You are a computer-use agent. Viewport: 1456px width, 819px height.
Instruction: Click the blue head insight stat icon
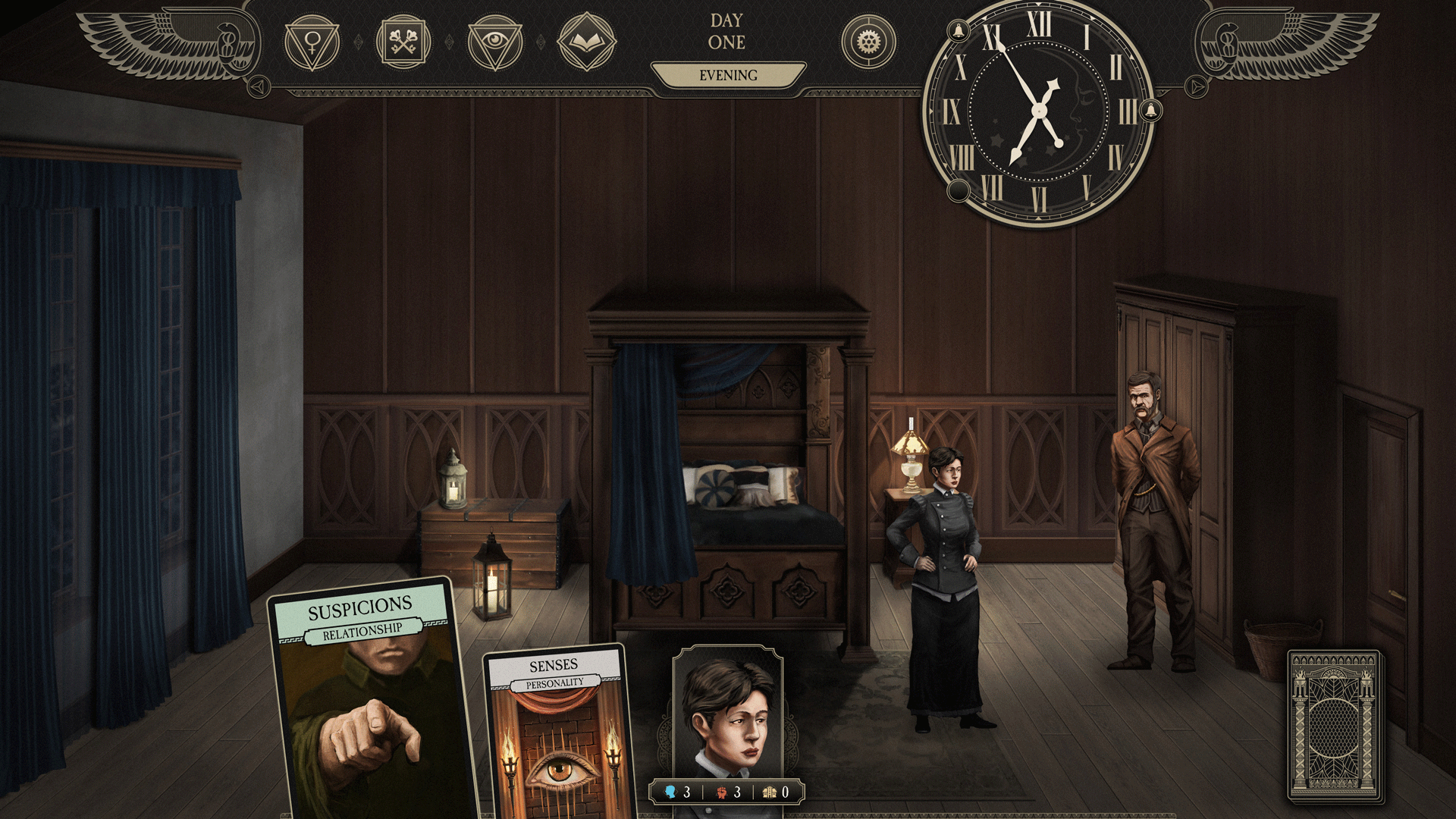(x=671, y=792)
